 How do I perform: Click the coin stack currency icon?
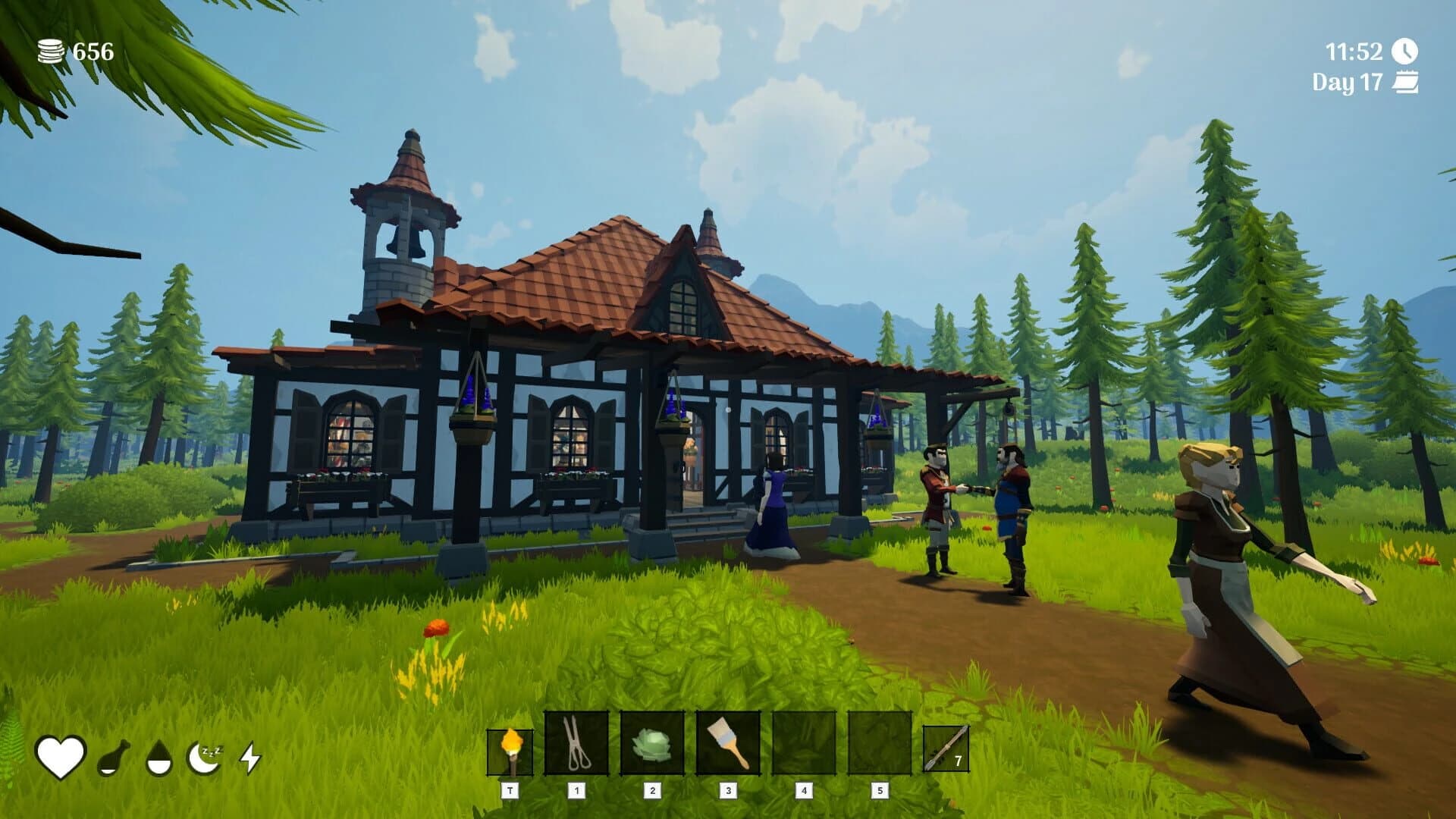pyautogui.click(x=49, y=51)
